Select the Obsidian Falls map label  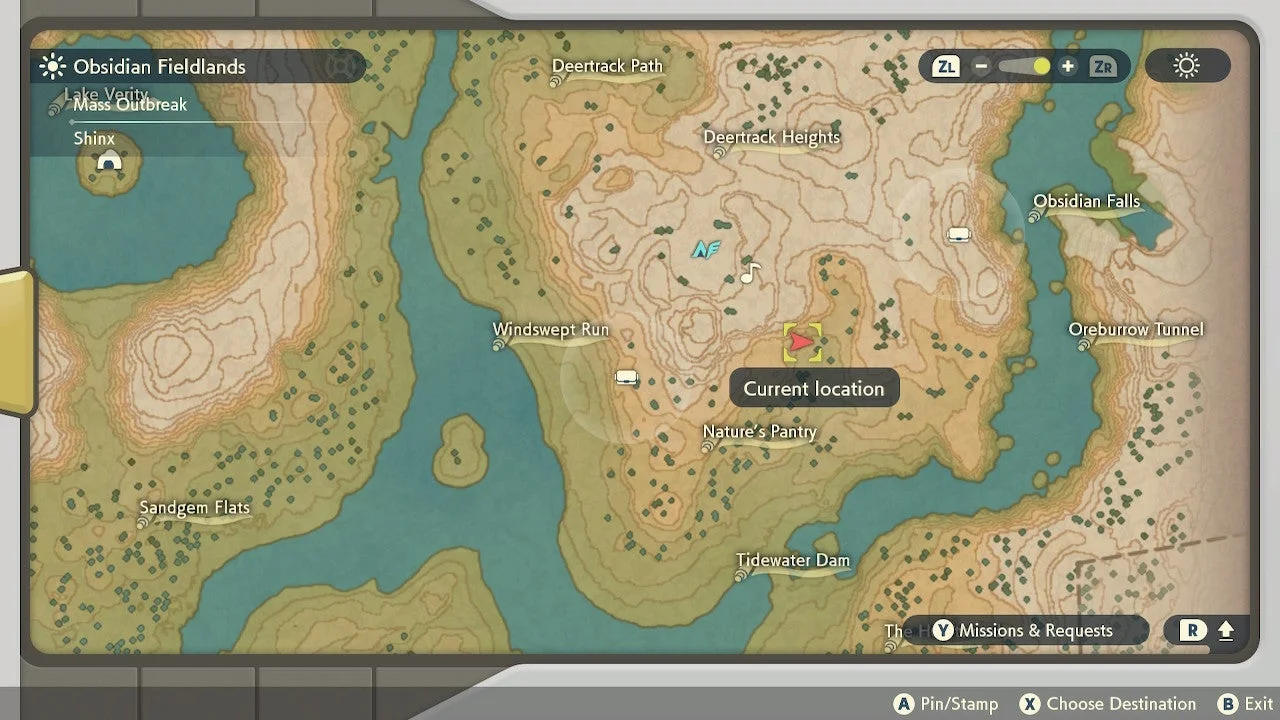tap(1086, 202)
